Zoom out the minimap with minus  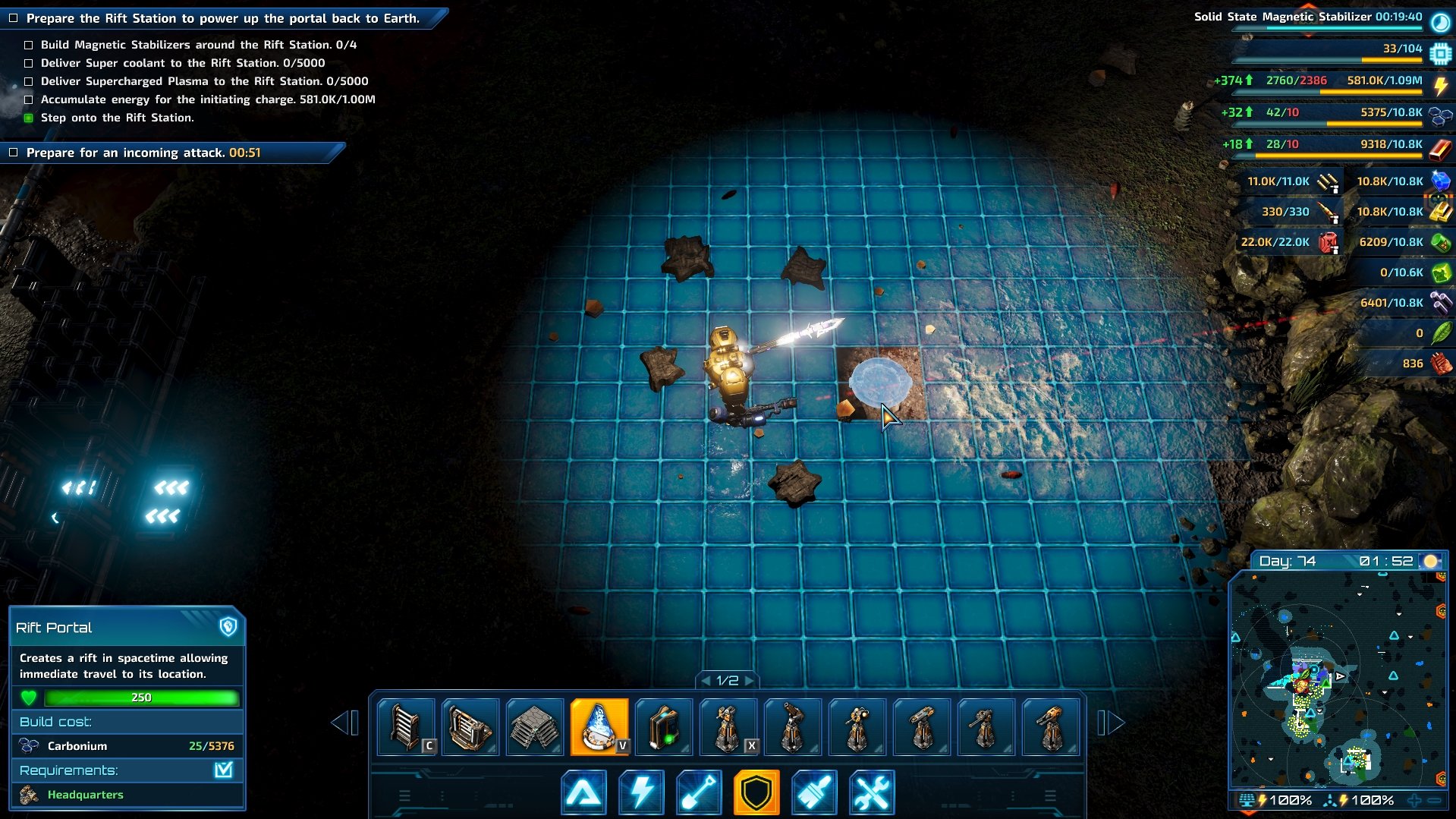click(1434, 800)
